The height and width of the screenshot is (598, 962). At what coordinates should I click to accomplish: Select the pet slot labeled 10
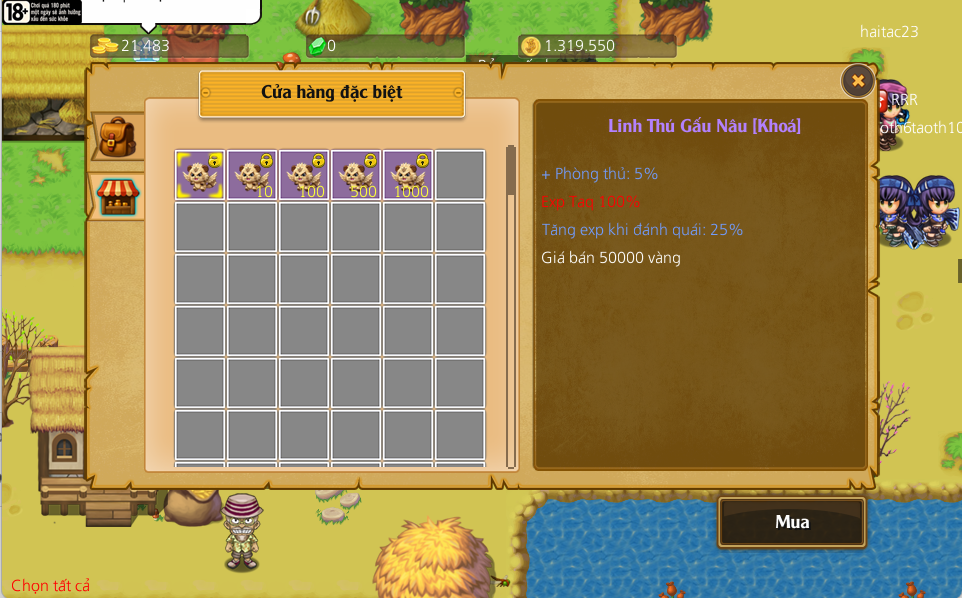click(252, 175)
